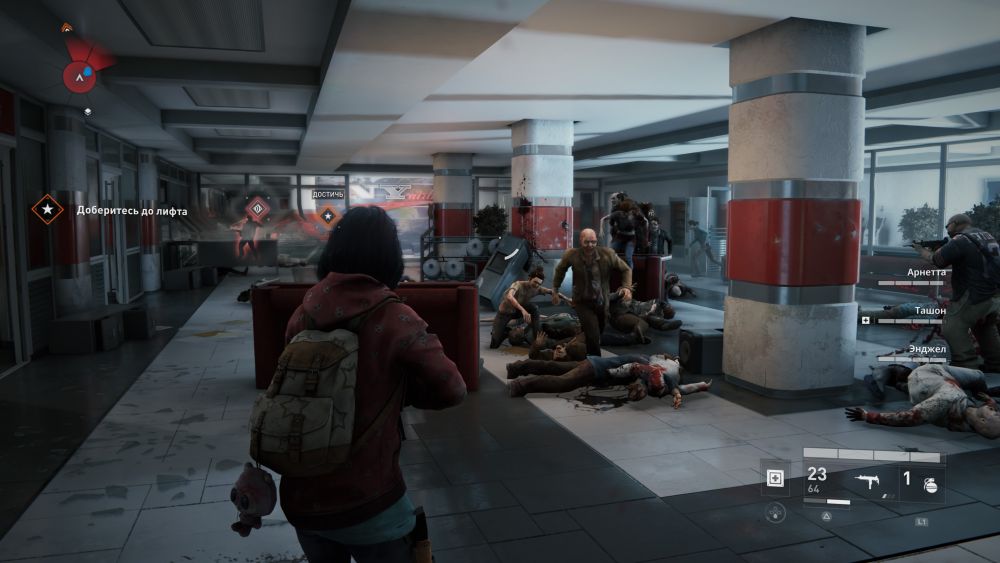Select the objective star icon beside Доберитесь до лифта

click(x=46, y=210)
